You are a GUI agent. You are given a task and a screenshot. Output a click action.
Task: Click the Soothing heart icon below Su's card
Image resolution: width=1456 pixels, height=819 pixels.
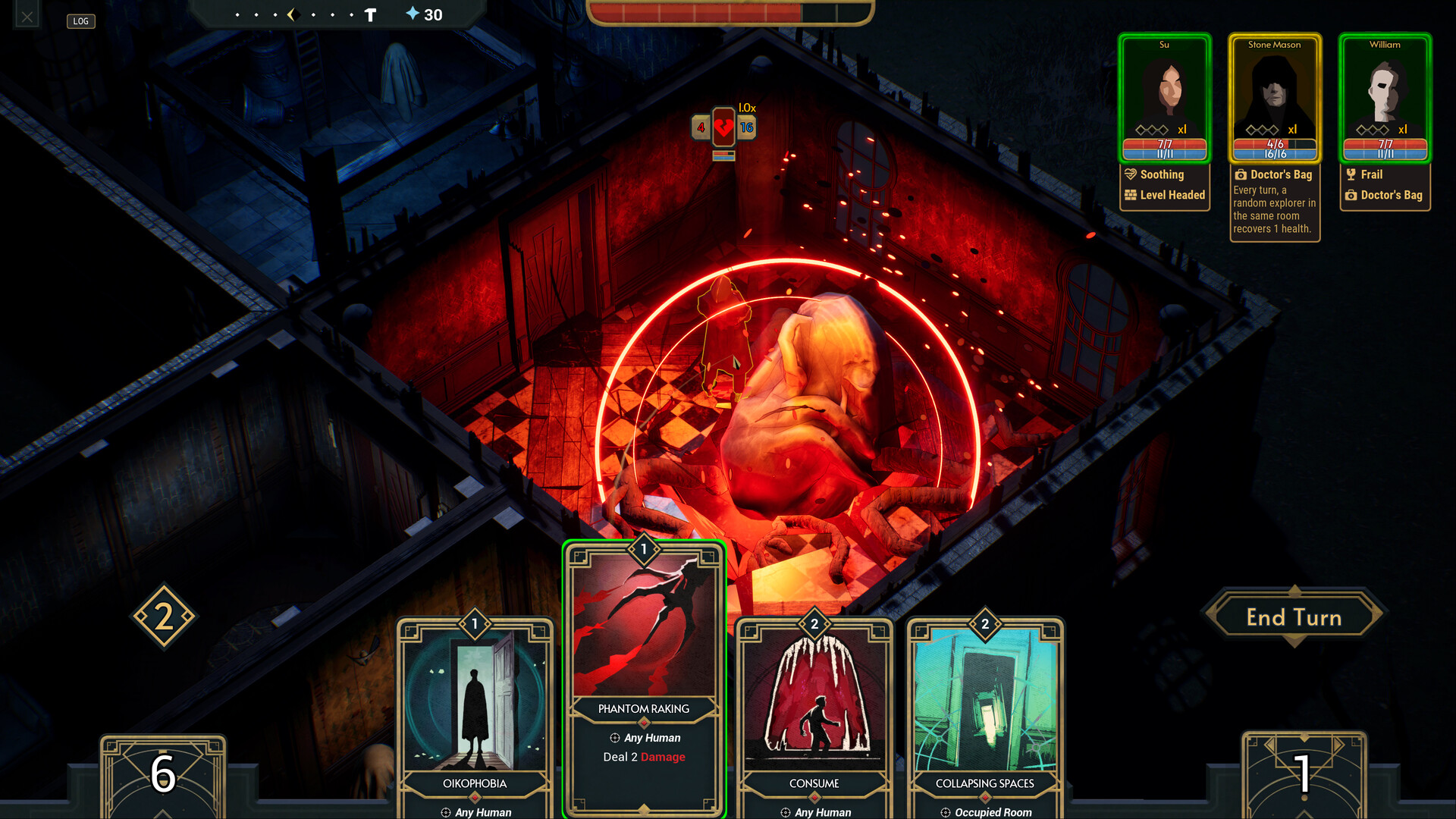click(x=1131, y=174)
